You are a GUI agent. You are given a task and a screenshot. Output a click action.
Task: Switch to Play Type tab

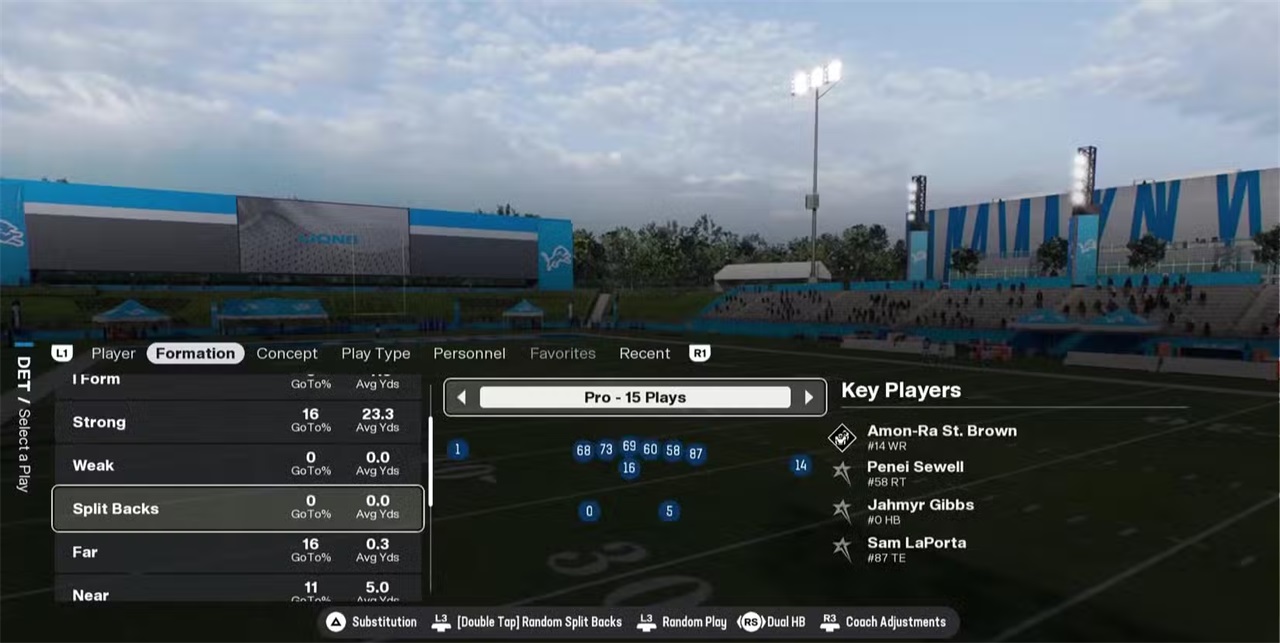[375, 353]
